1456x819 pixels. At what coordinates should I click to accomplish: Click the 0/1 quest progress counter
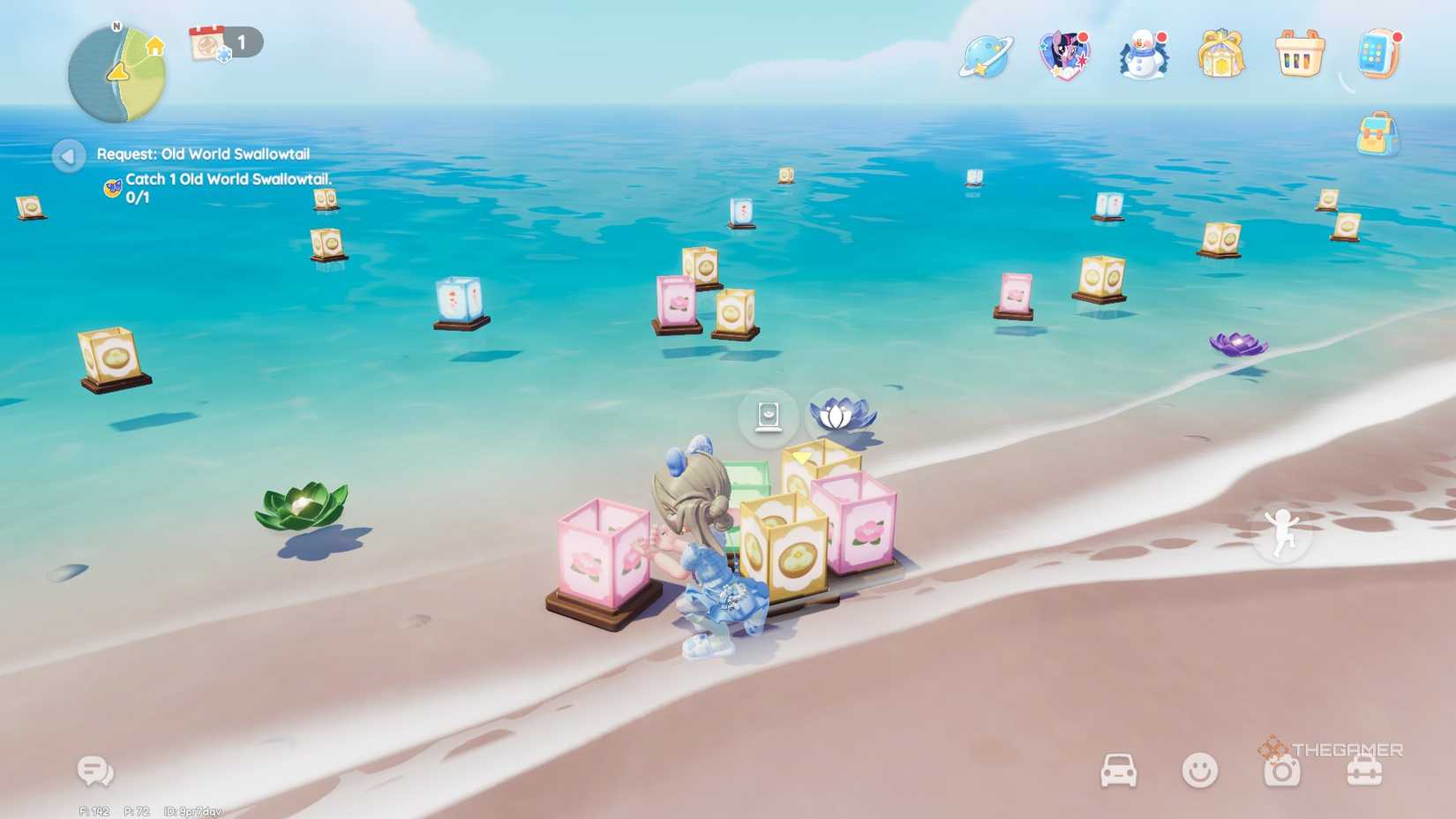click(139, 196)
